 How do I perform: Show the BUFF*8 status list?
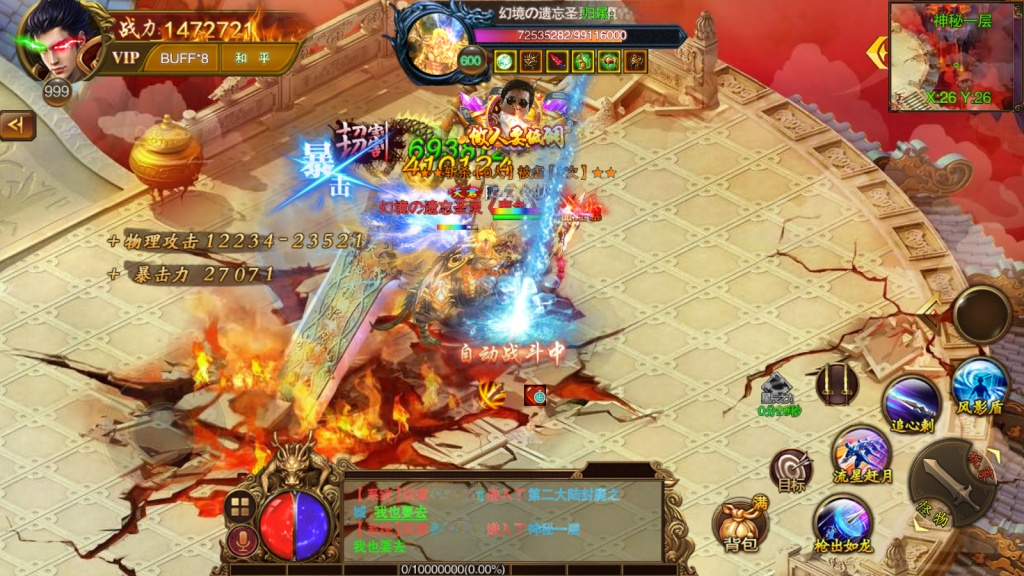click(184, 57)
